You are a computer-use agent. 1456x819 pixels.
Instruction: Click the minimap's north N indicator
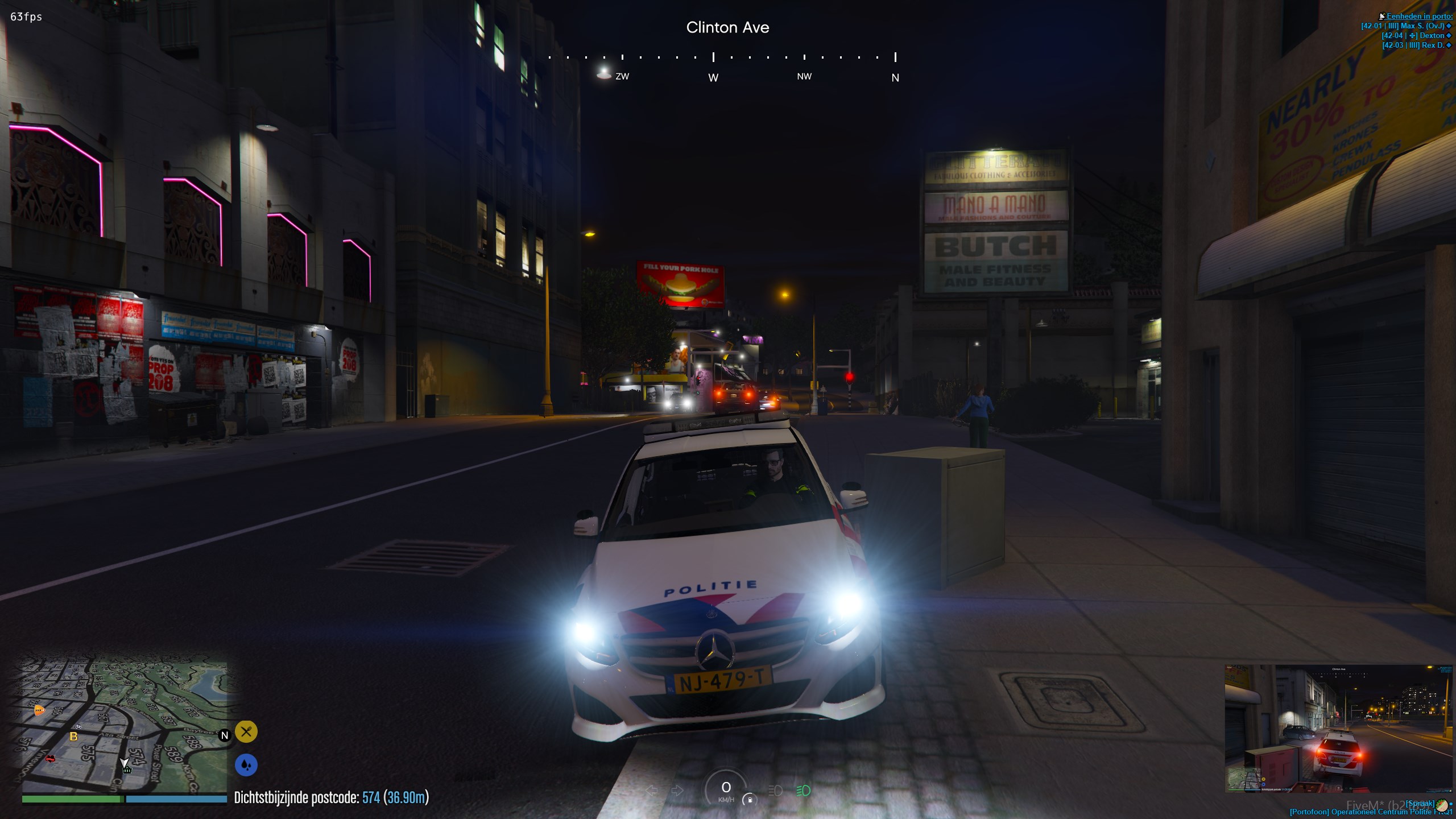click(225, 735)
